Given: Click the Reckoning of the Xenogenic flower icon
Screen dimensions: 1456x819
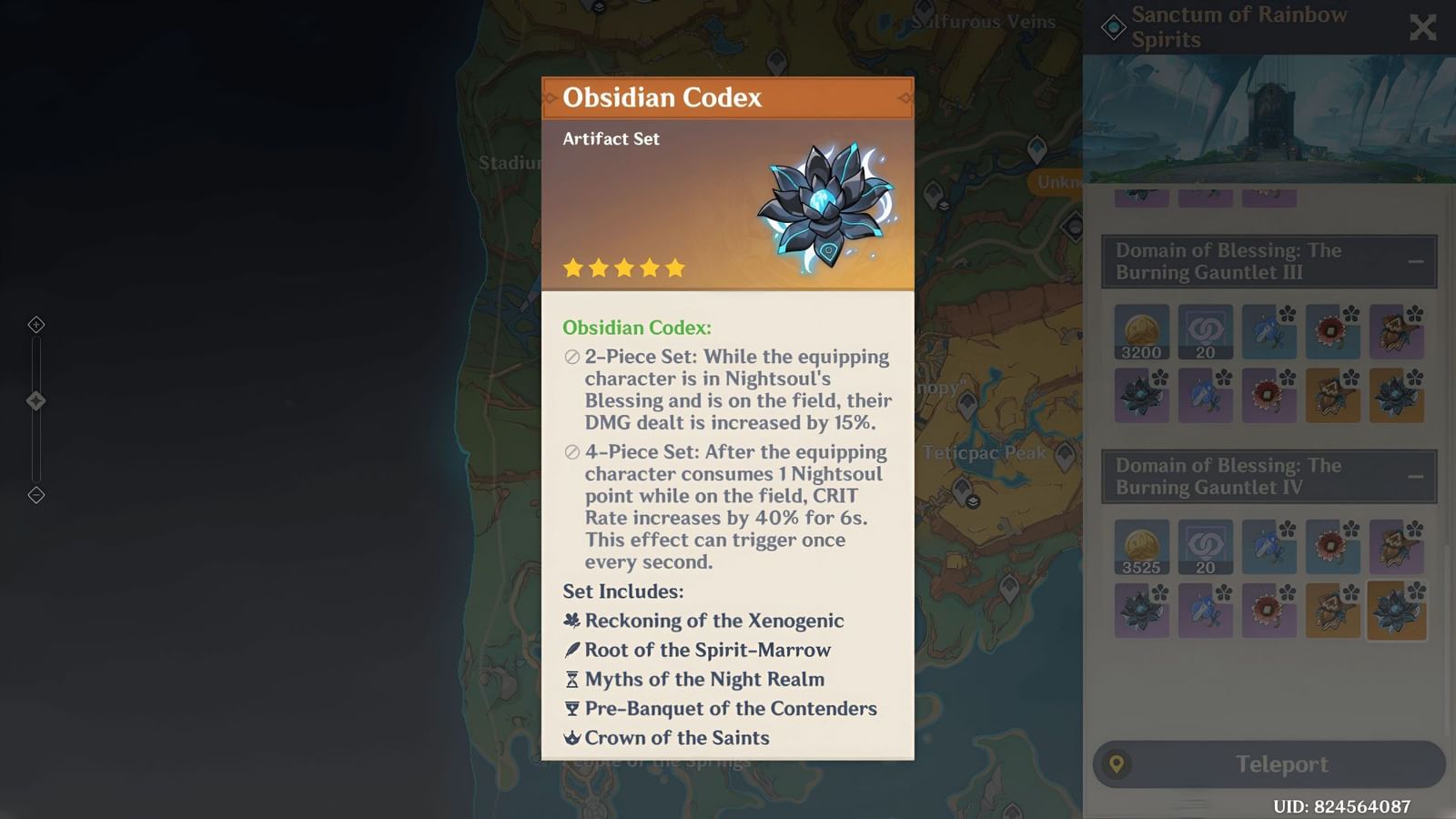Looking at the screenshot, I should (570, 620).
